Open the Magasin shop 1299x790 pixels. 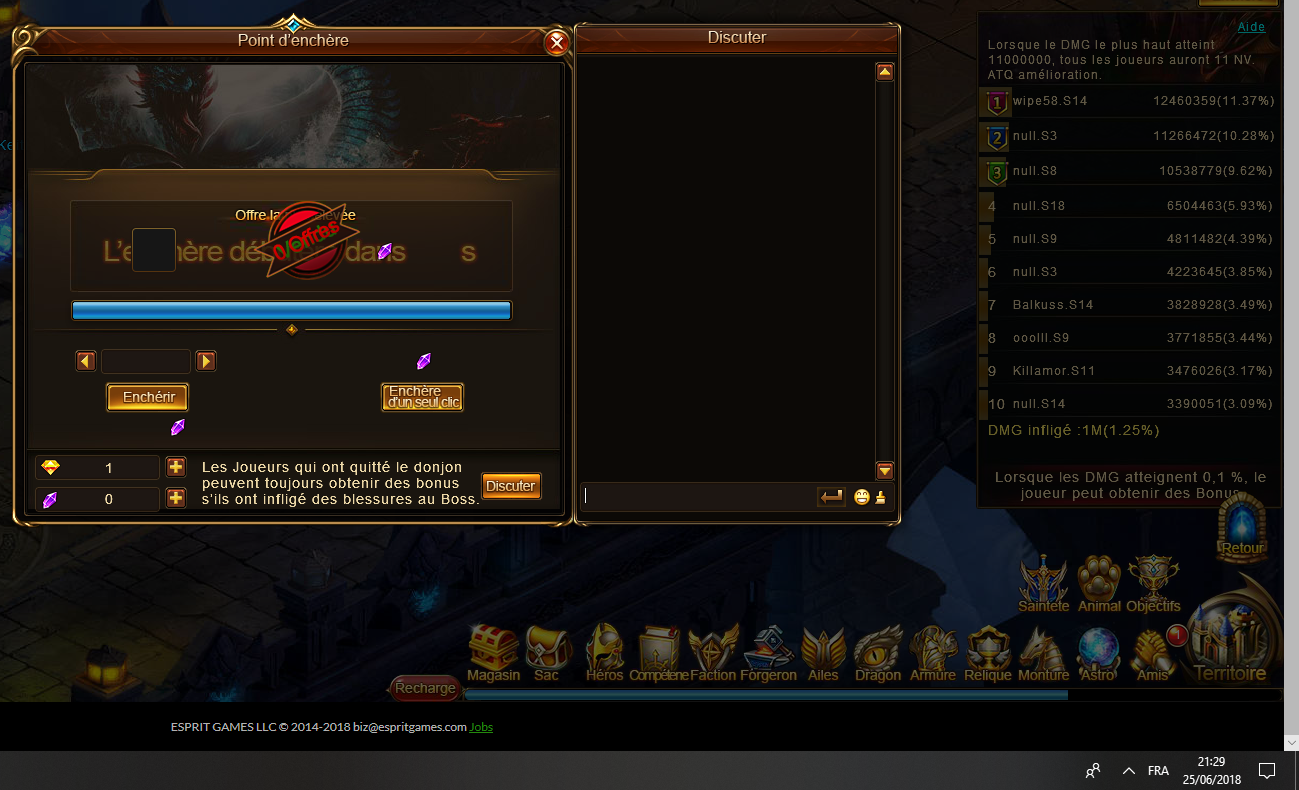pos(494,653)
